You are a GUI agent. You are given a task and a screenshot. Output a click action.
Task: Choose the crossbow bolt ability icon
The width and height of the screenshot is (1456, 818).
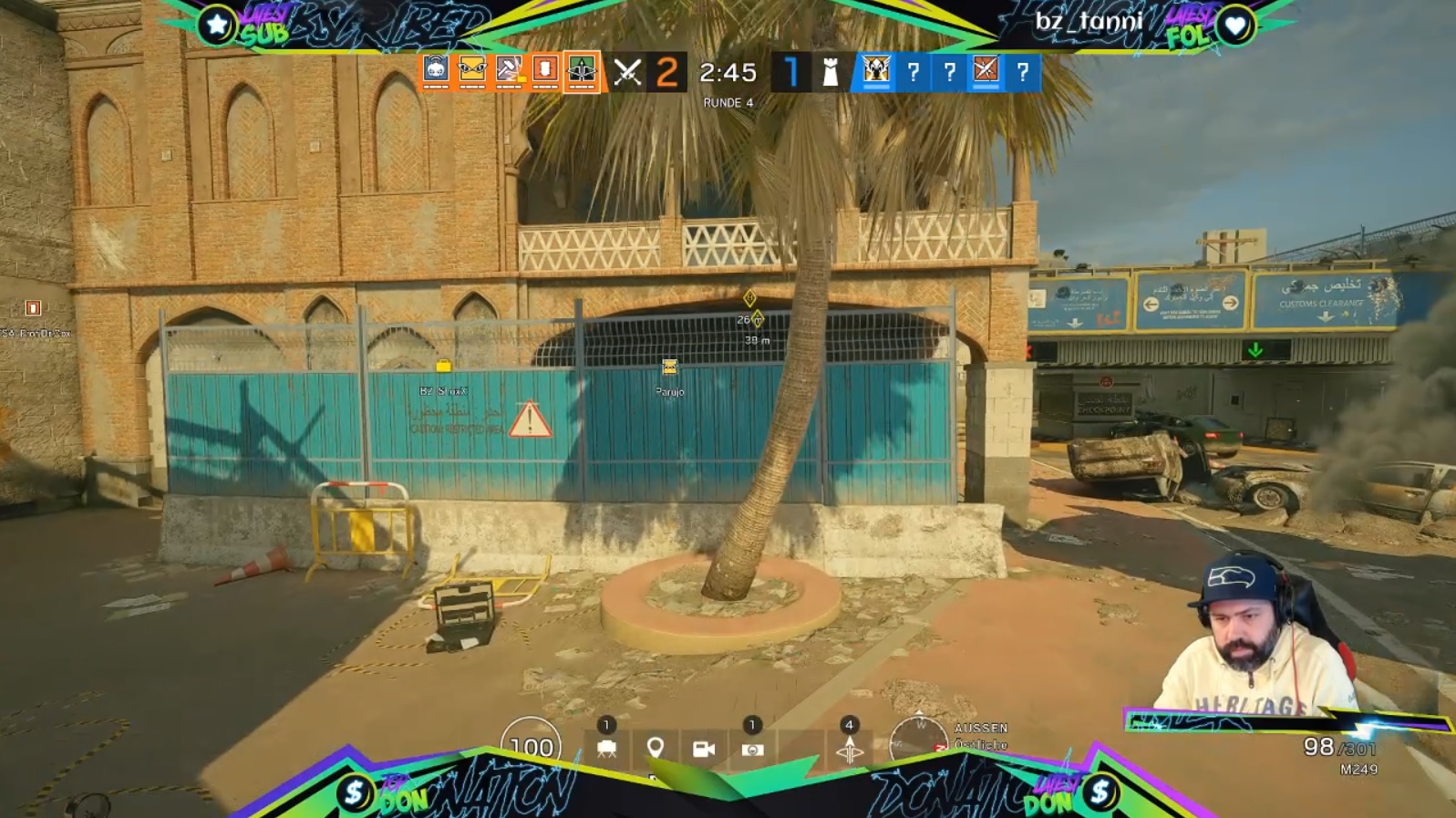pyautogui.click(x=849, y=750)
